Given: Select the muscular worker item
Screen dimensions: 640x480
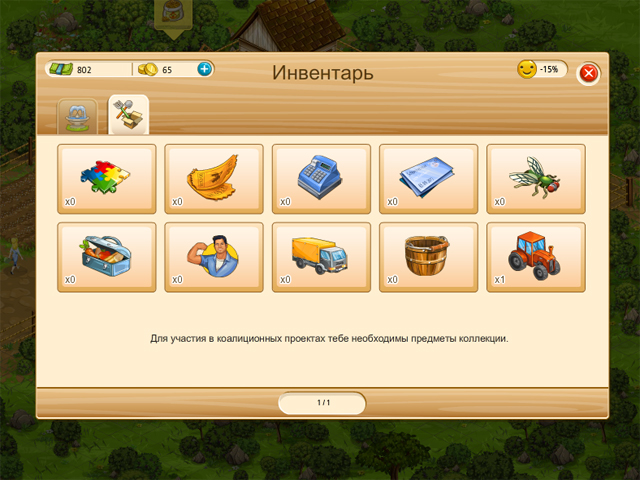Looking at the screenshot, I should (214, 256).
